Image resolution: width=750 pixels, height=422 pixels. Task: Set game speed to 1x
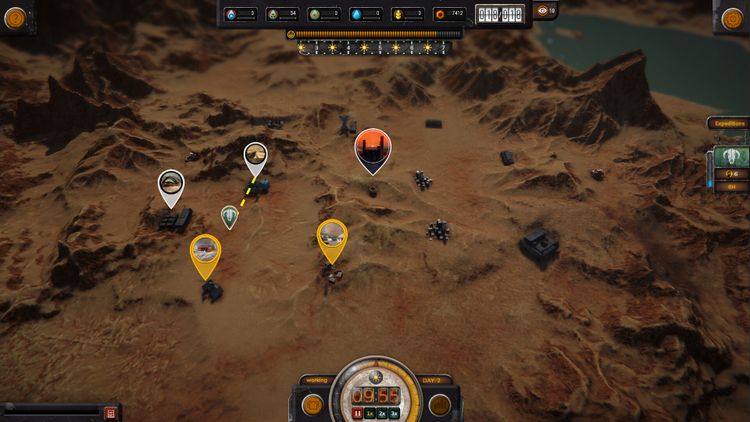point(370,412)
